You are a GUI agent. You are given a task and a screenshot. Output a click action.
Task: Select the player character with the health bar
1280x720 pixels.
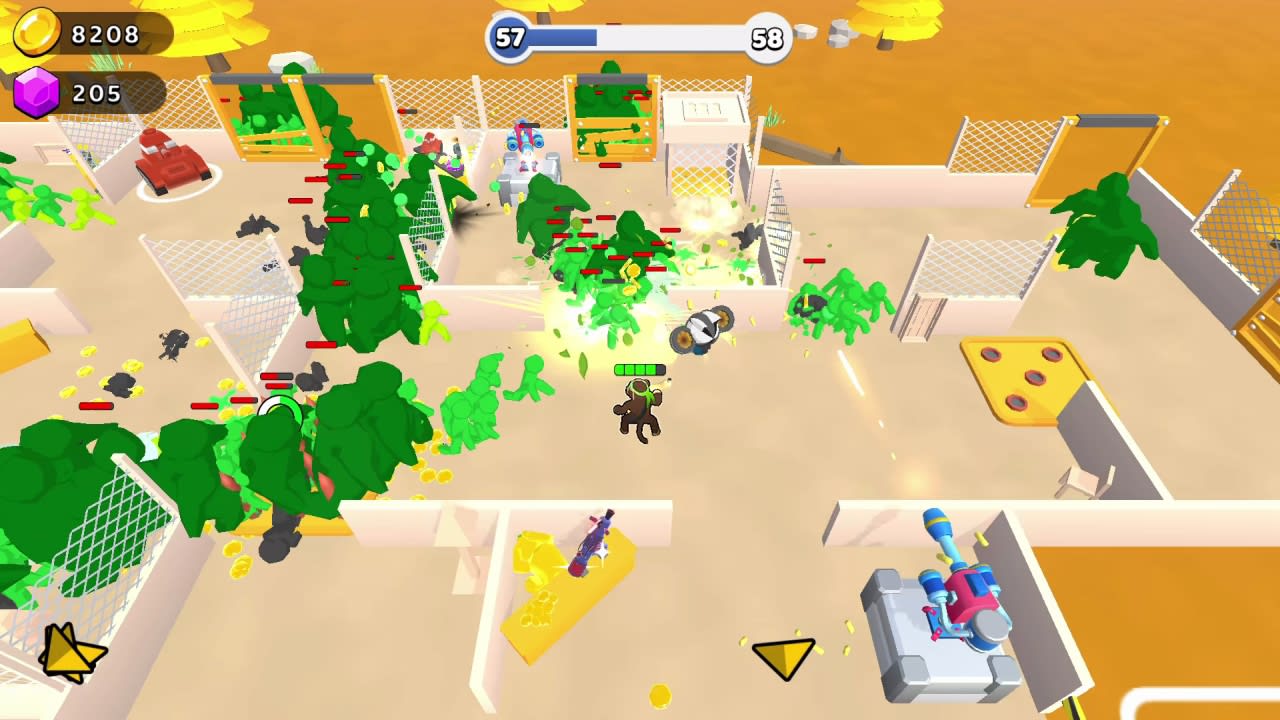point(640,410)
